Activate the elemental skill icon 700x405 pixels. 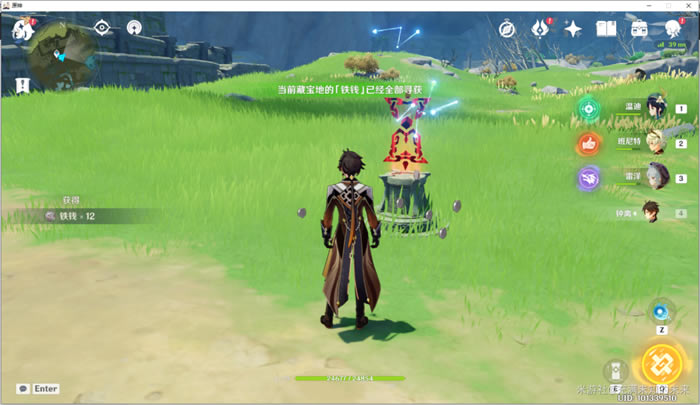(x=616, y=372)
